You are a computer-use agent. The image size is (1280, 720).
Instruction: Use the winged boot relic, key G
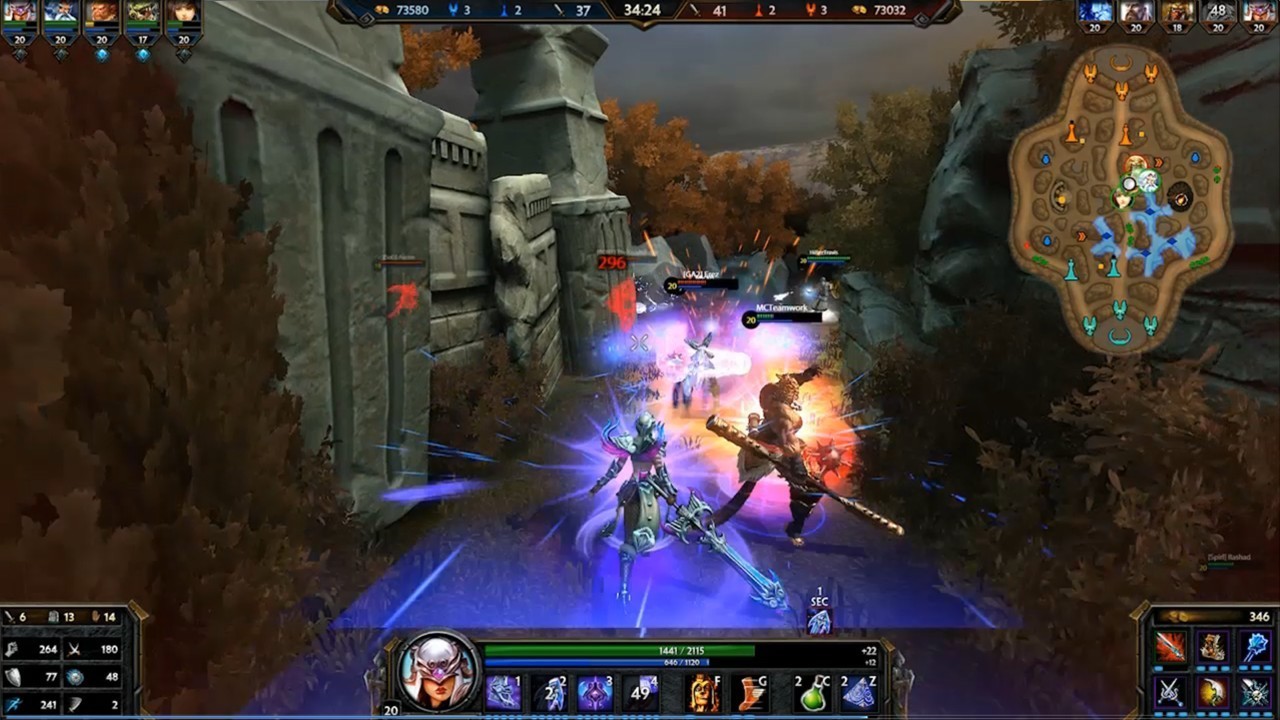[x=750, y=692]
